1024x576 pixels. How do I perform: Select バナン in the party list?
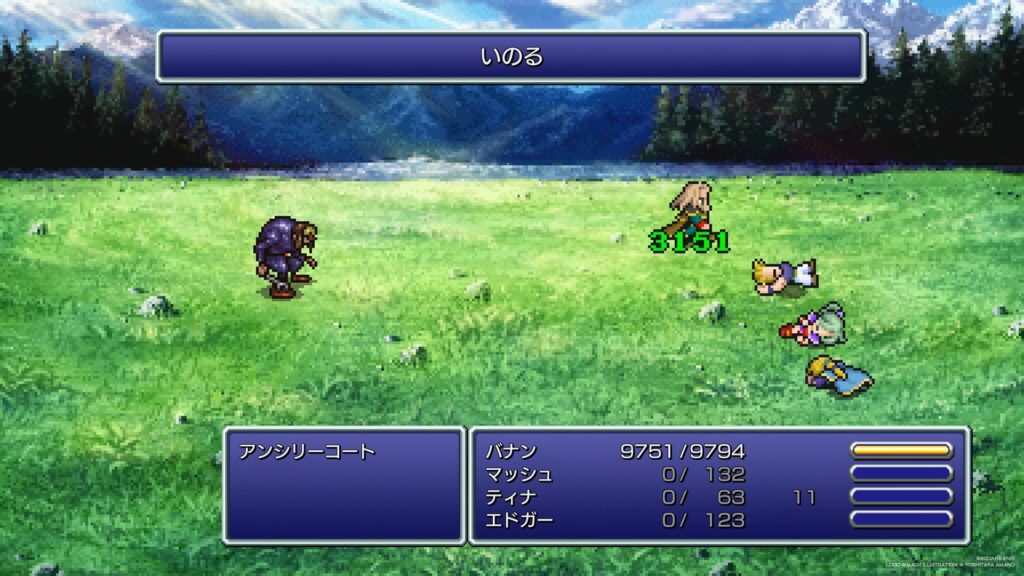point(511,451)
